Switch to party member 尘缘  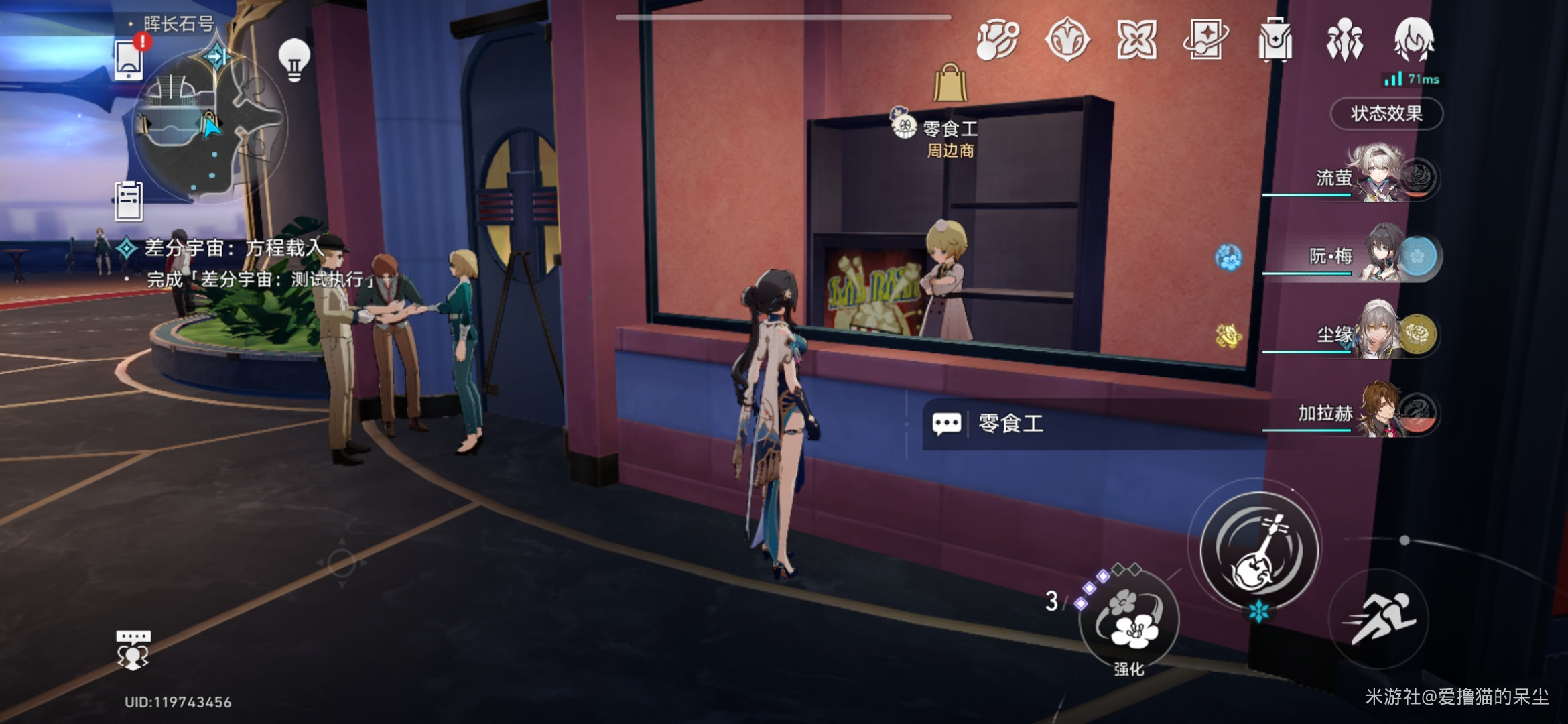pyautogui.click(x=1380, y=333)
